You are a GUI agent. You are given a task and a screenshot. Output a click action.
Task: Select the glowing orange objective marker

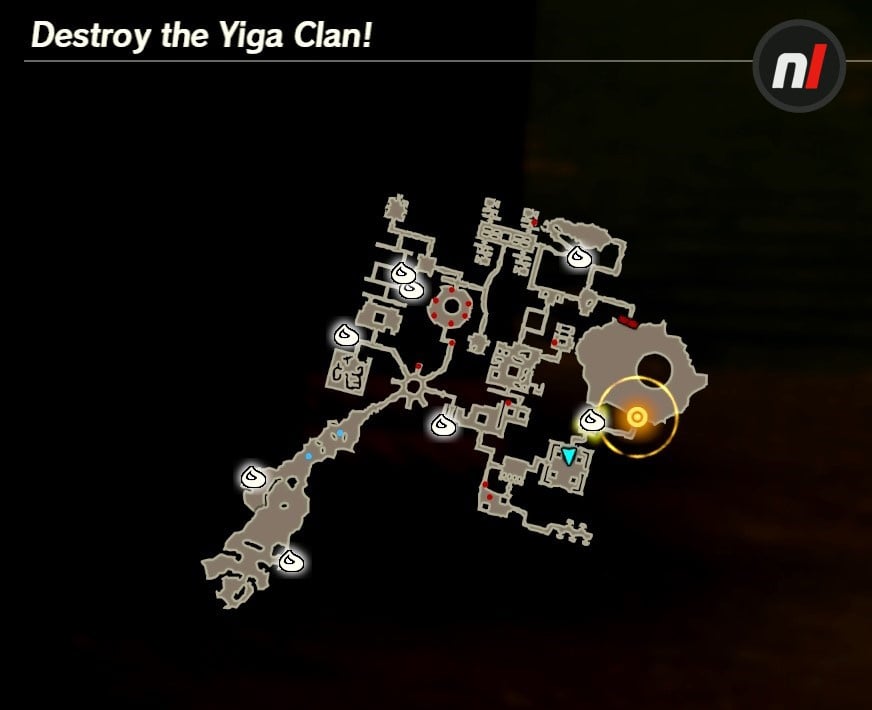636,417
